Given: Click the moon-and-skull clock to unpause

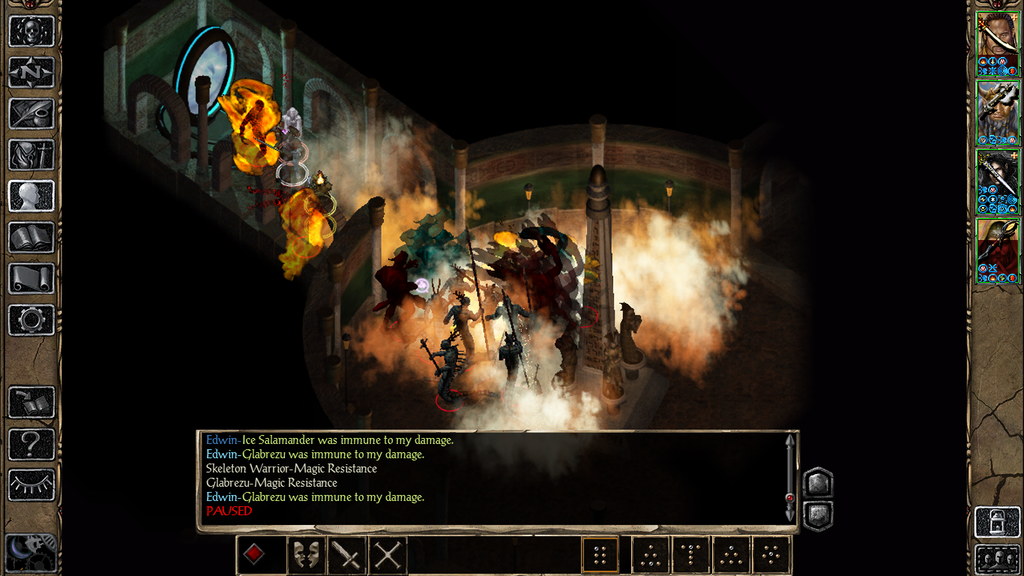Looking at the screenshot, I should click(29, 552).
